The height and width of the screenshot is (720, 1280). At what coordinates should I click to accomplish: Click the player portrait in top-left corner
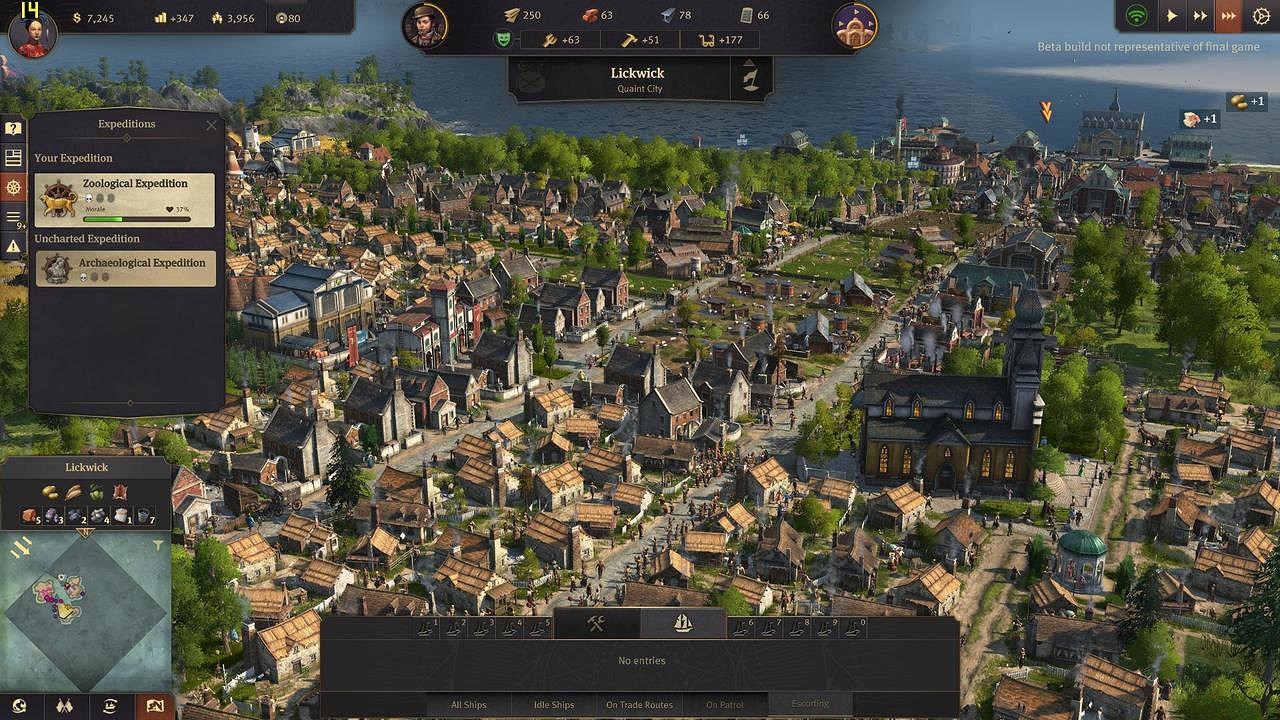[x=32, y=32]
